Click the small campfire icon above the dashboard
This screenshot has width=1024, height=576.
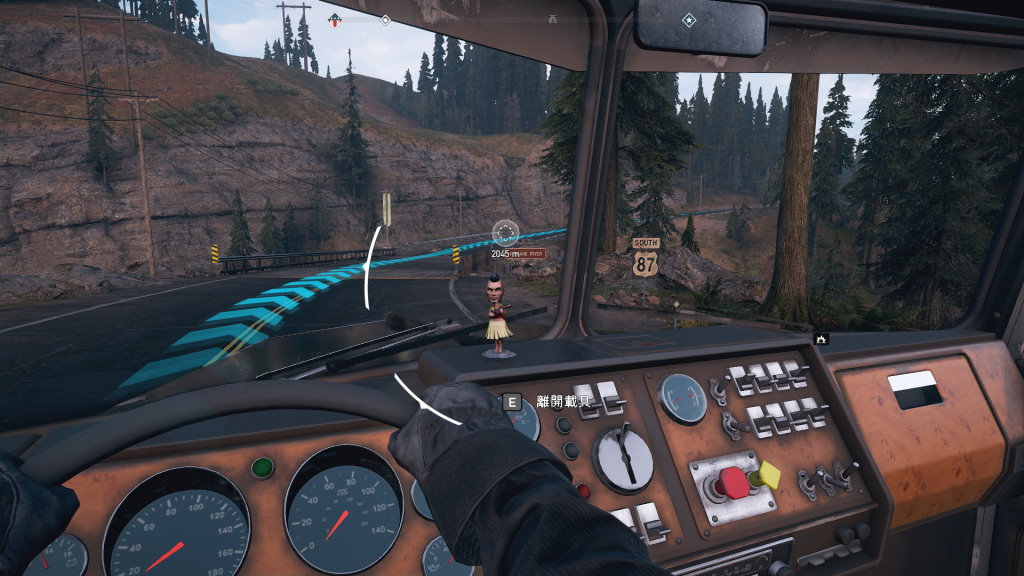821,340
